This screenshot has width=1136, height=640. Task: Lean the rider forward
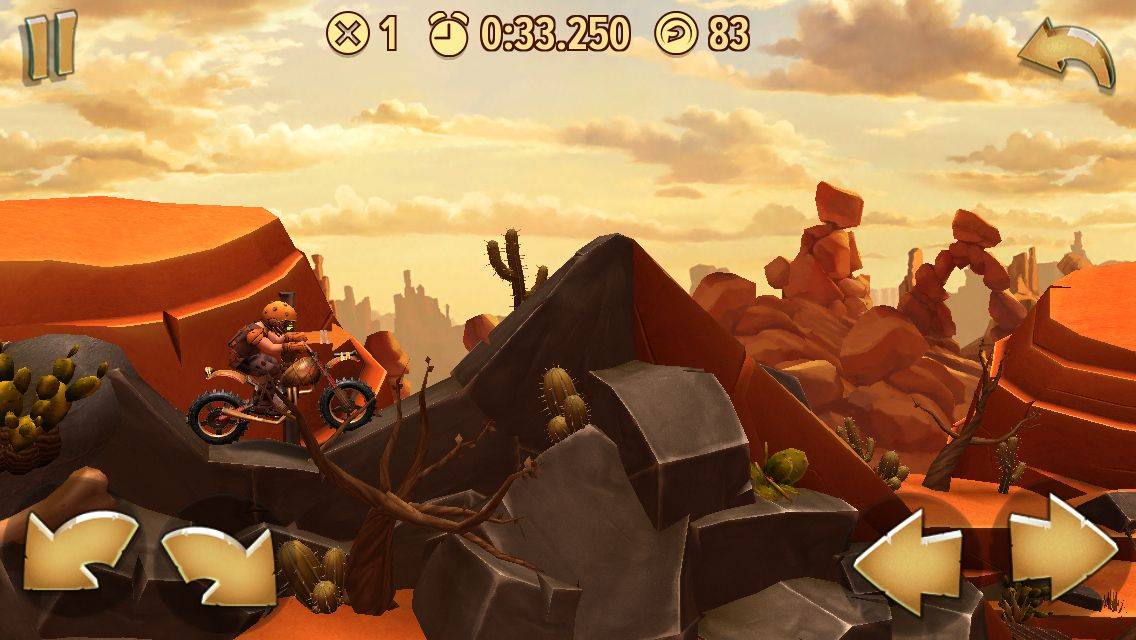220,563
